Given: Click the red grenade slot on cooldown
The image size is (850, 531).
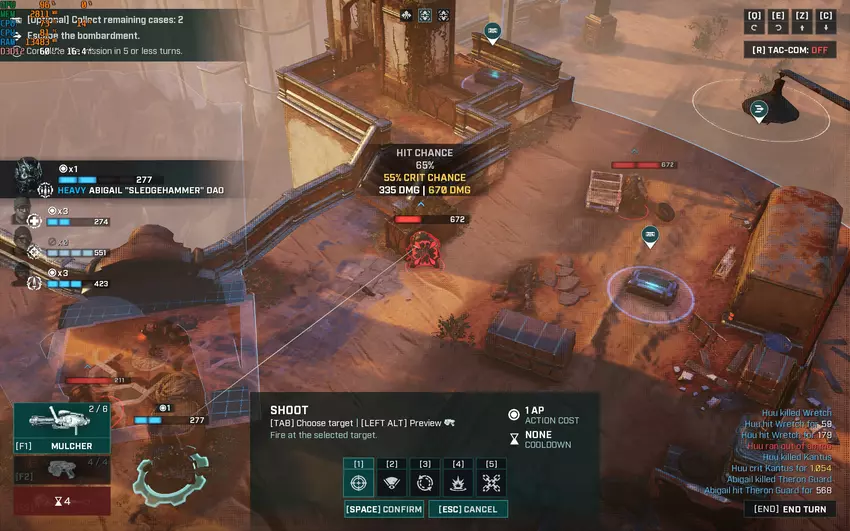Looking at the screenshot, I should 62,500.
